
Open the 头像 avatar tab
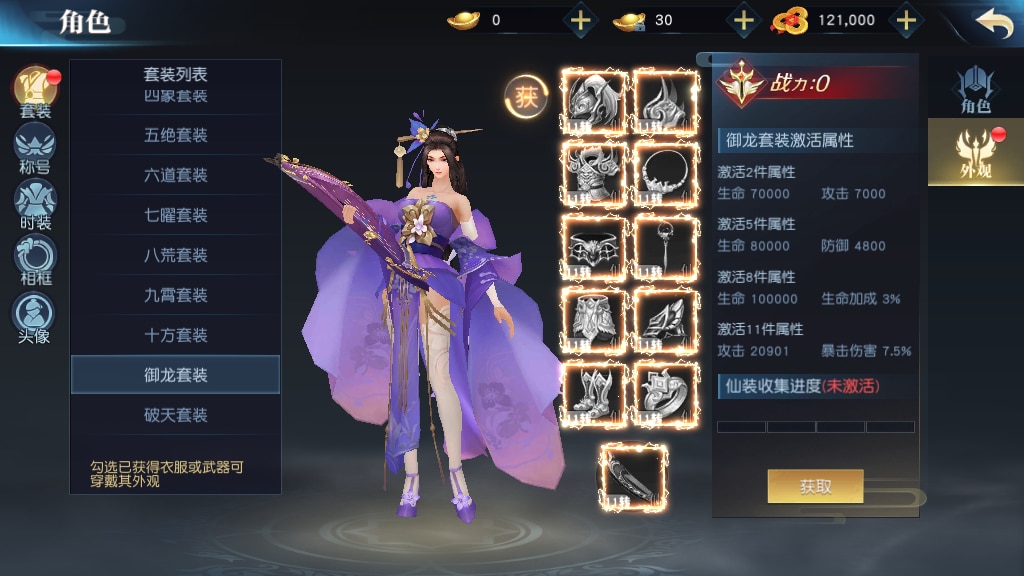click(x=35, y=317)
